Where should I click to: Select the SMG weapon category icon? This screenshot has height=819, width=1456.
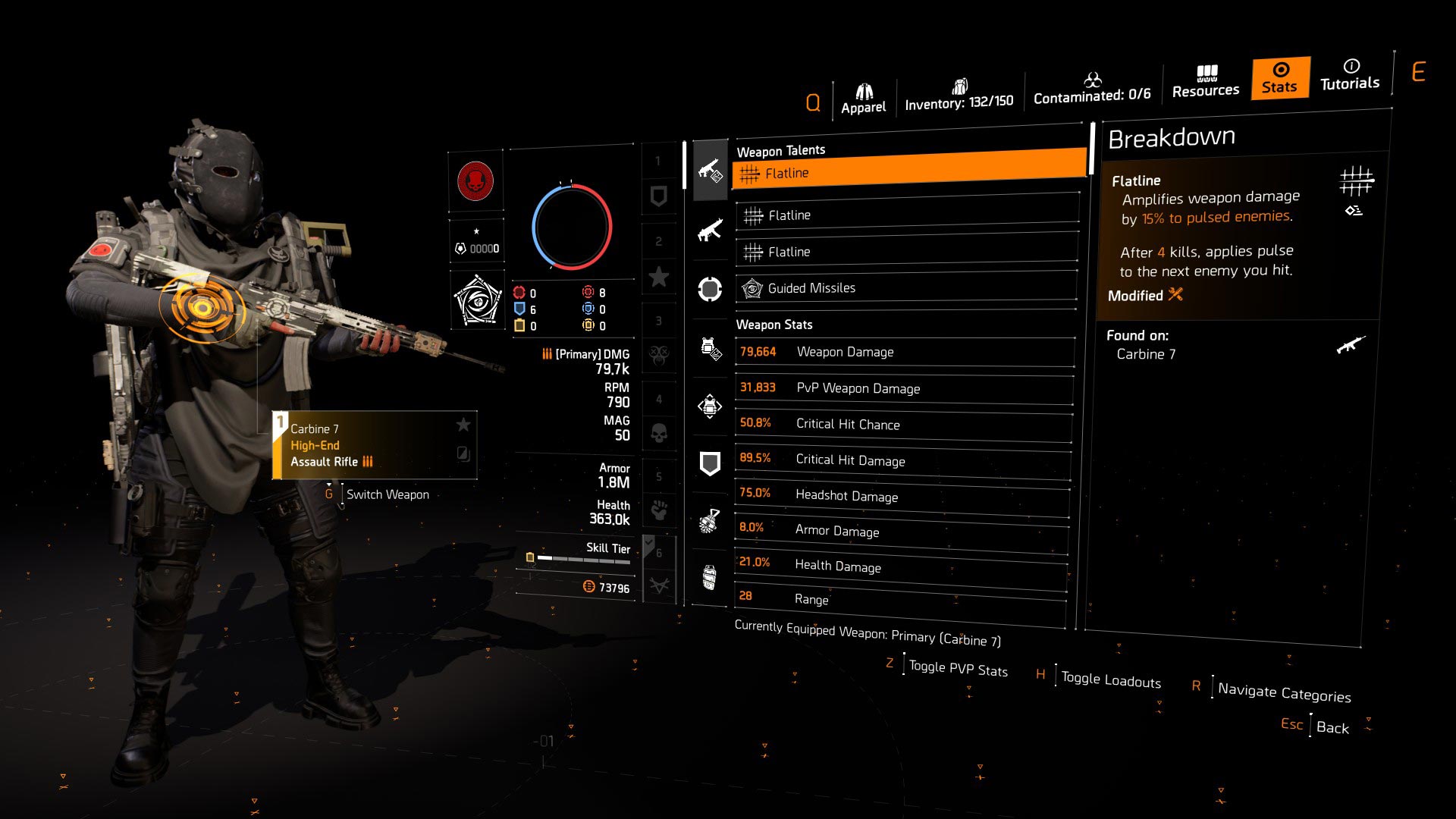click(709, 230)
